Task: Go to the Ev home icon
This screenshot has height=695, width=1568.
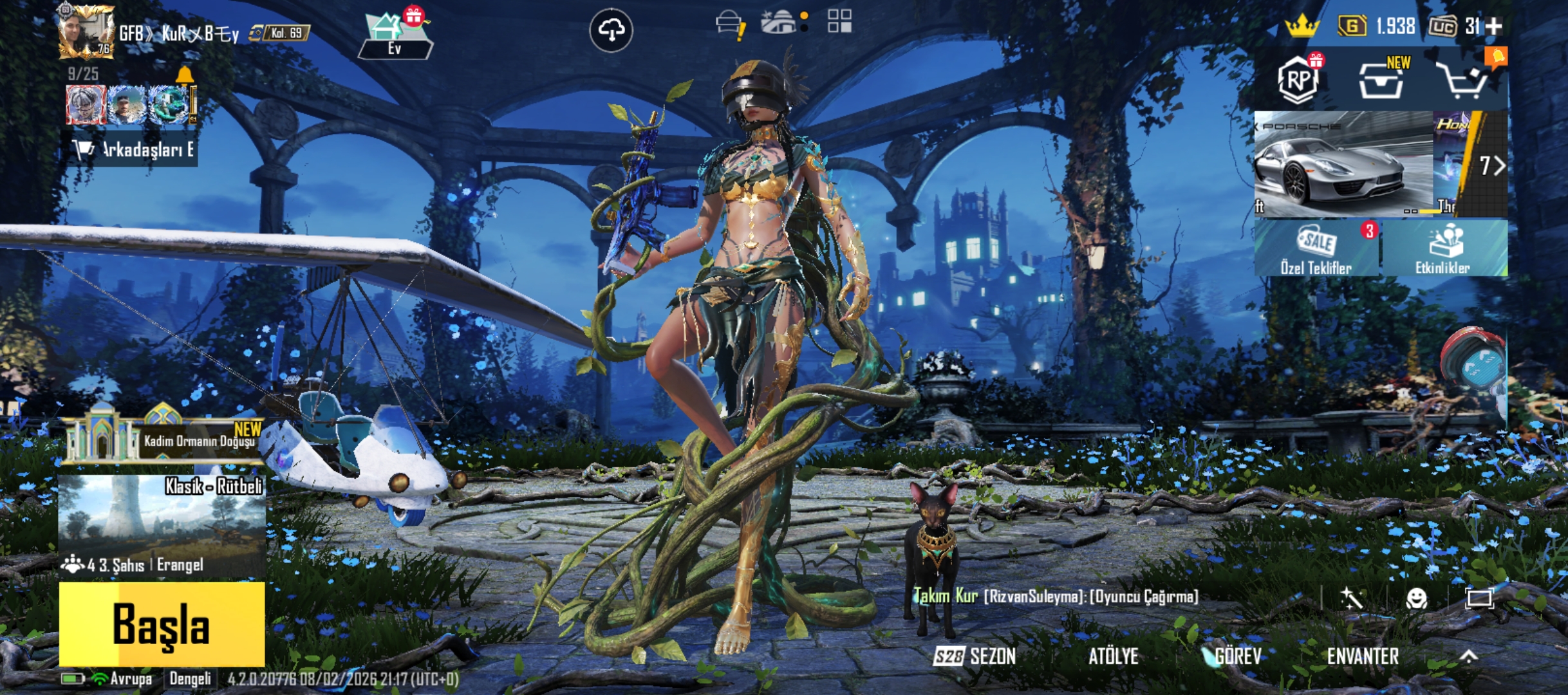Action: point(395,35)
